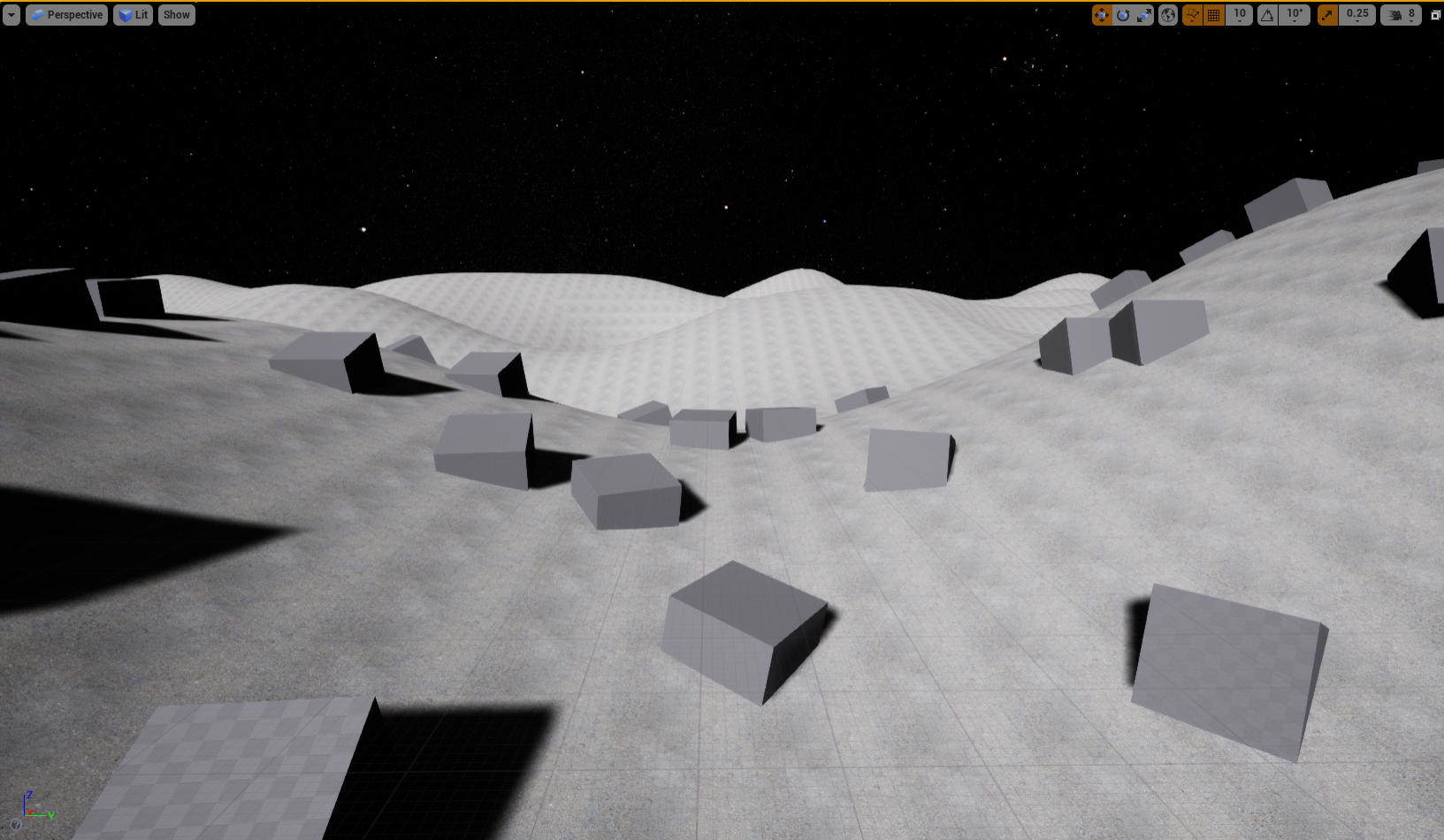1444x840 pixels.
Task: Select the Translate (Move) tool
Action: click(1102, 14)
